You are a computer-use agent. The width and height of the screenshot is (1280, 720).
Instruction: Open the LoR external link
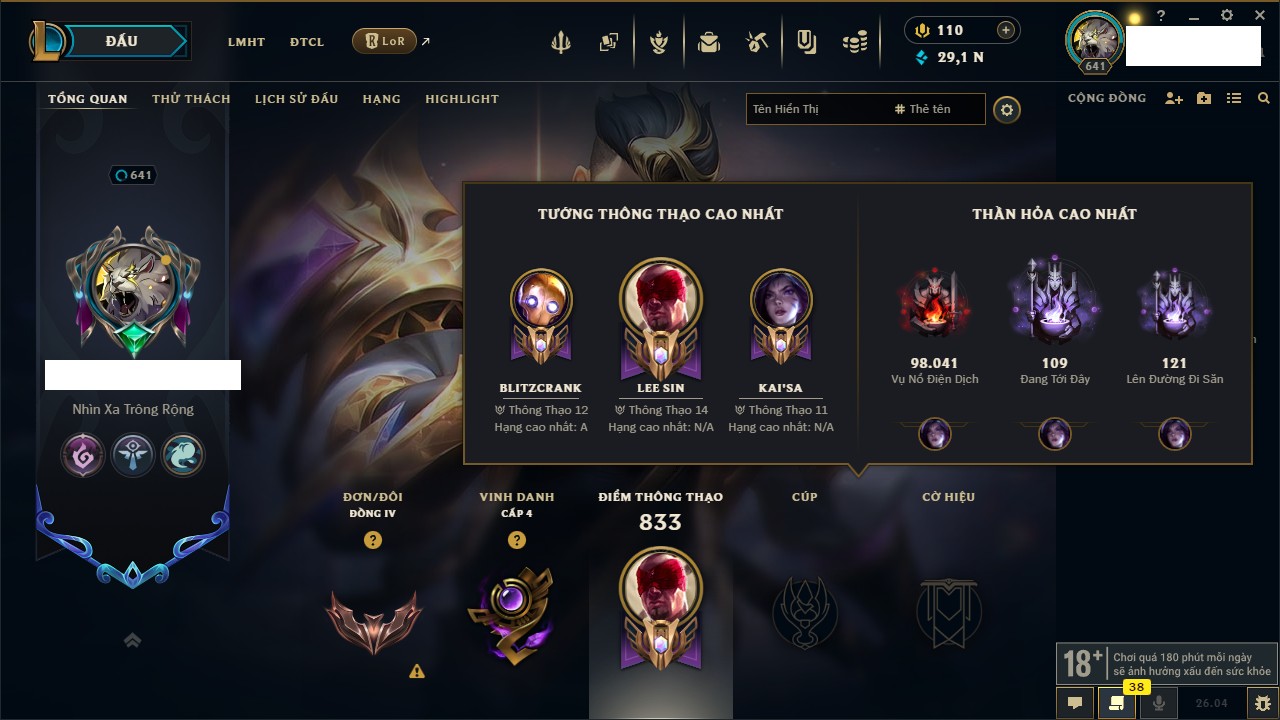point(385,41)
